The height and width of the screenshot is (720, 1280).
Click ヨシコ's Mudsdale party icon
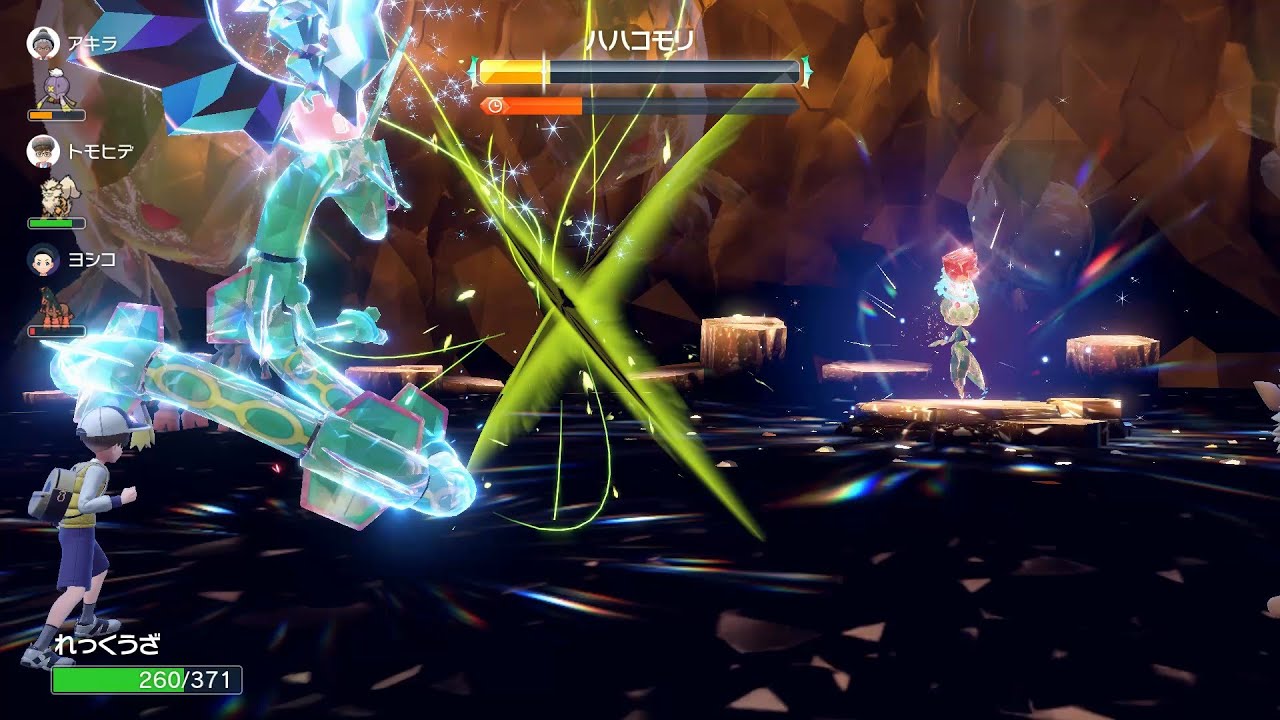pyautogui.click(x=54, y=305)
